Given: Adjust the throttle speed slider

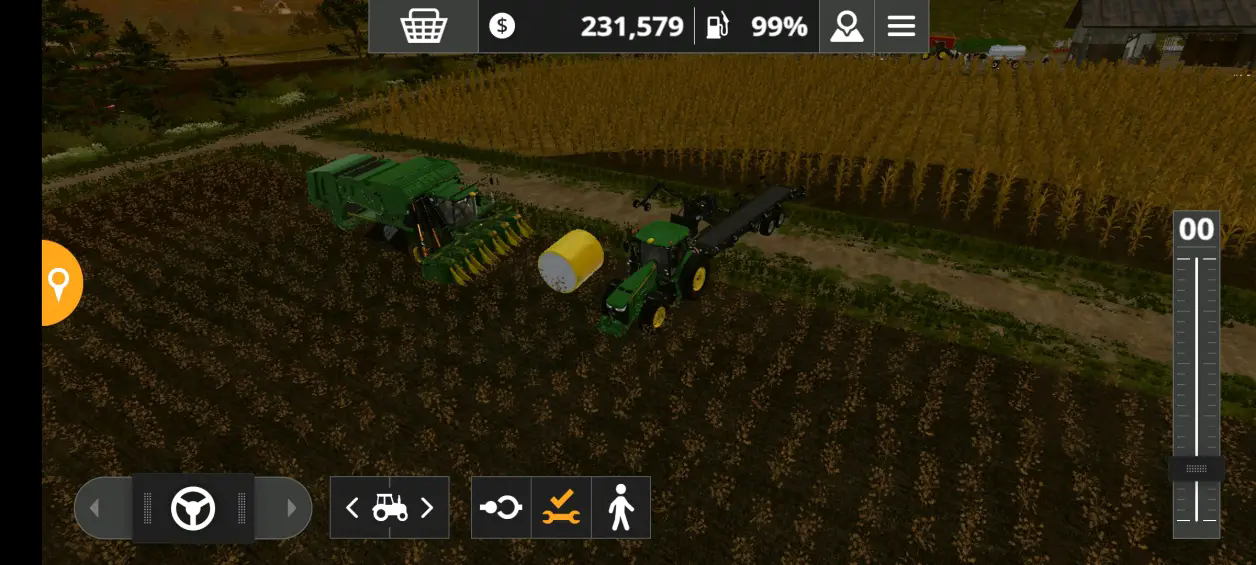Looking at the screenshot, I should [1196, 469].
